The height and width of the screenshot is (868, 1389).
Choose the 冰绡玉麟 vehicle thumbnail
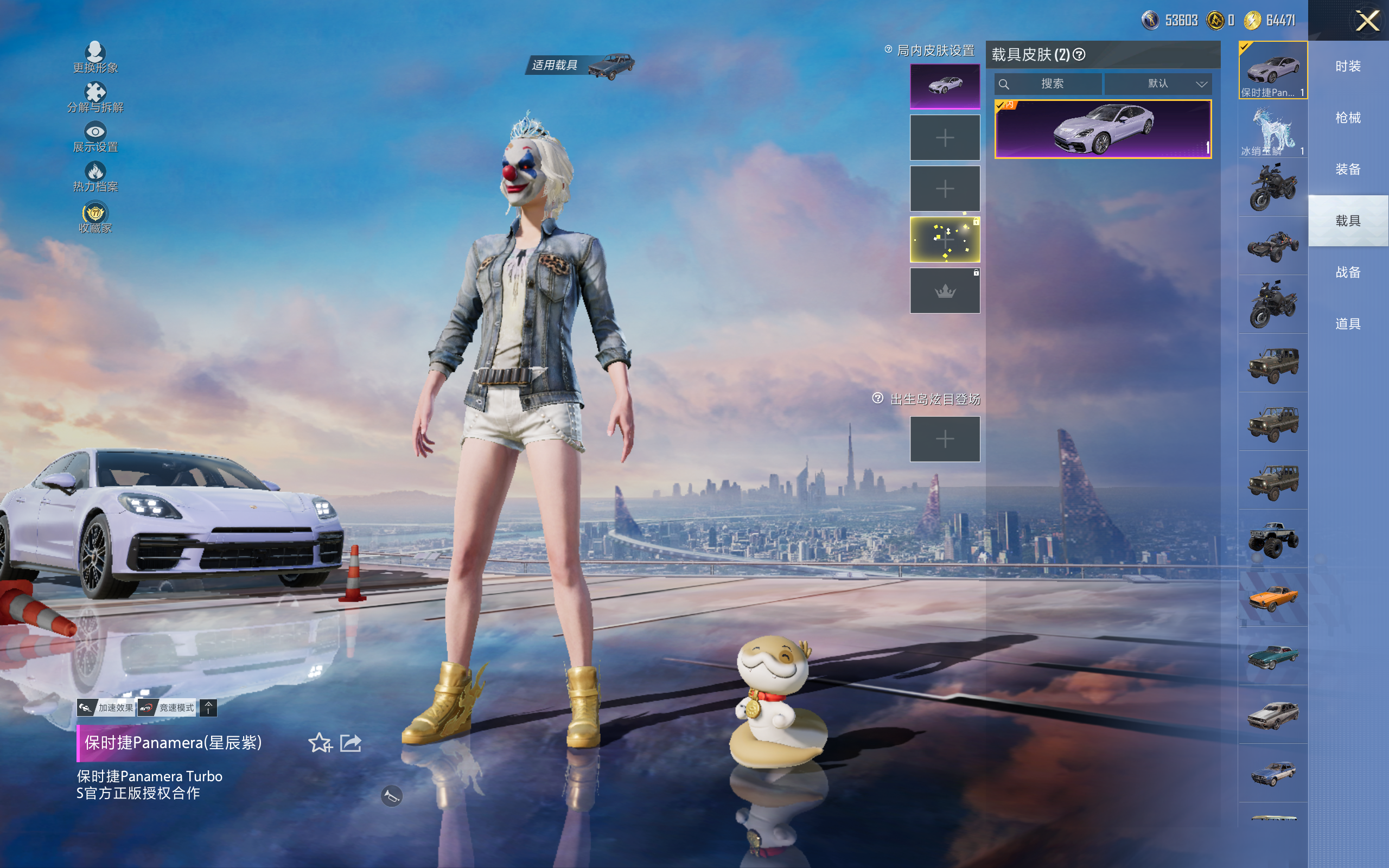1273,130
